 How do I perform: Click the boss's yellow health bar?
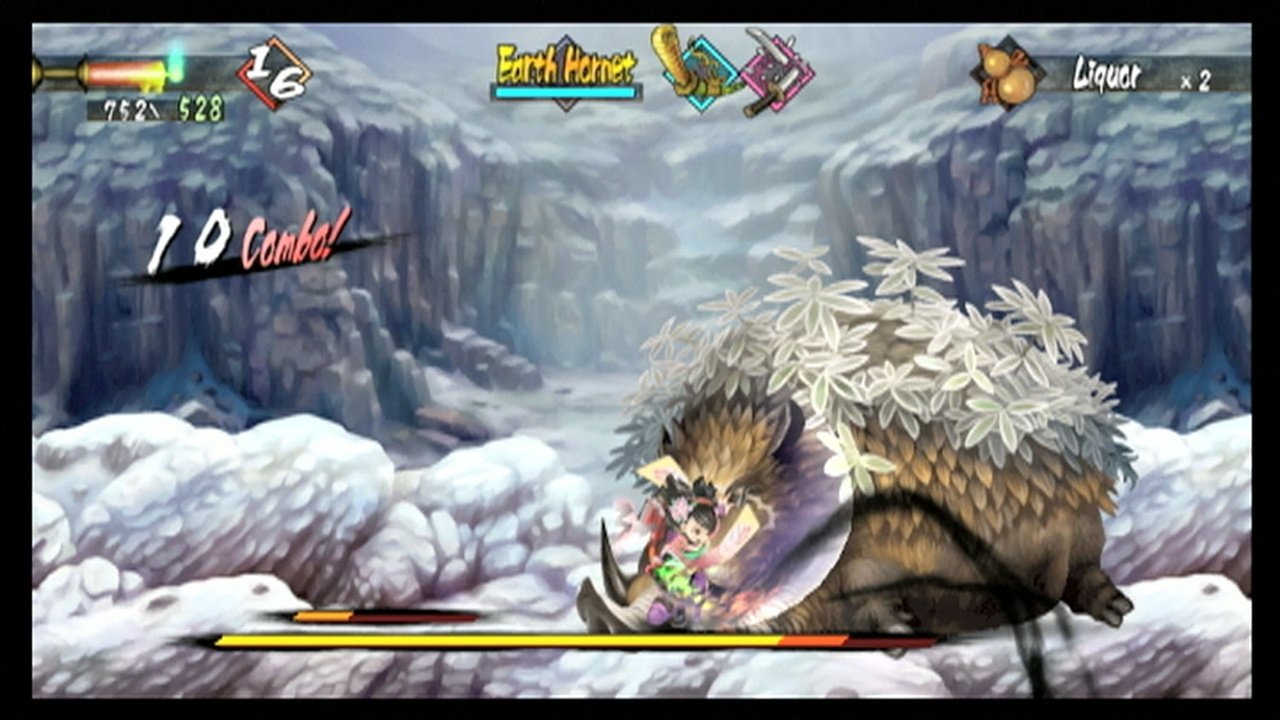pyautogui.click(x=600, y=639)
